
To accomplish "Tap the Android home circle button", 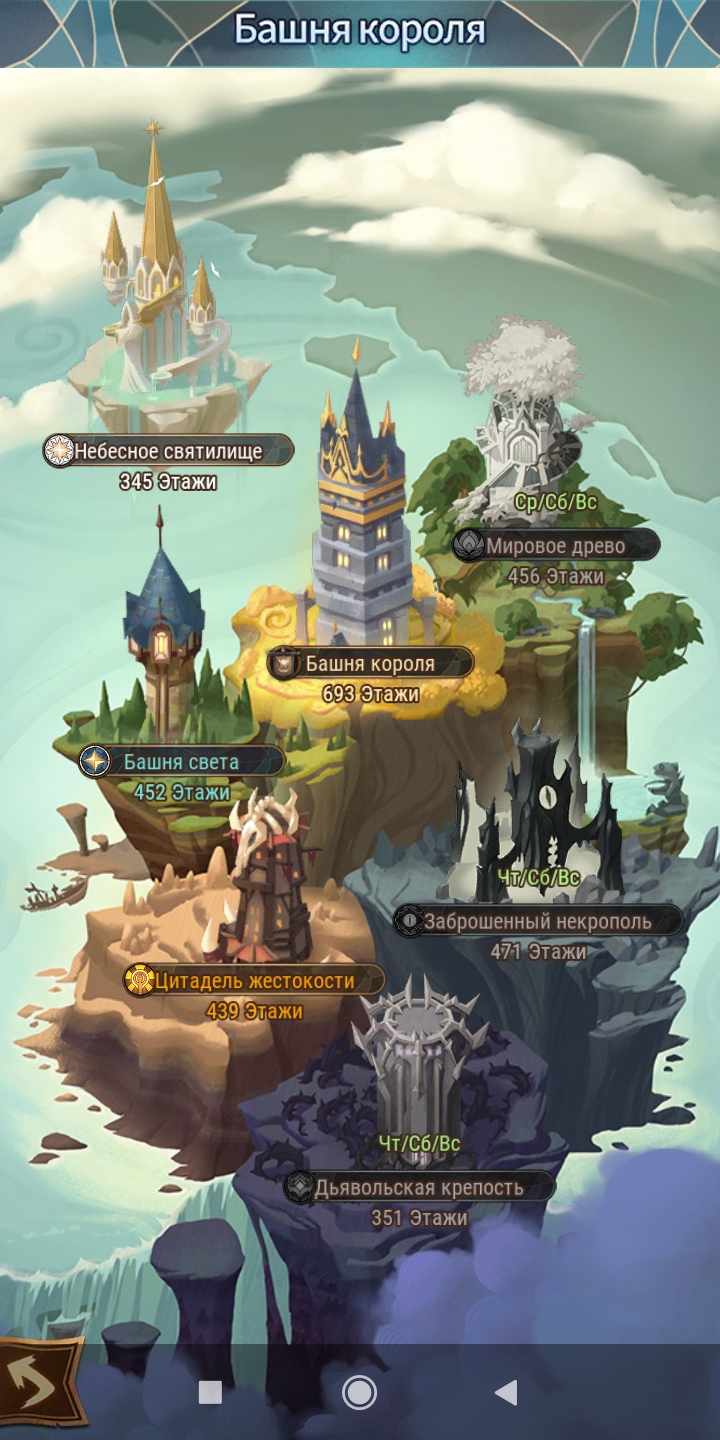I will pos(359,1392).
